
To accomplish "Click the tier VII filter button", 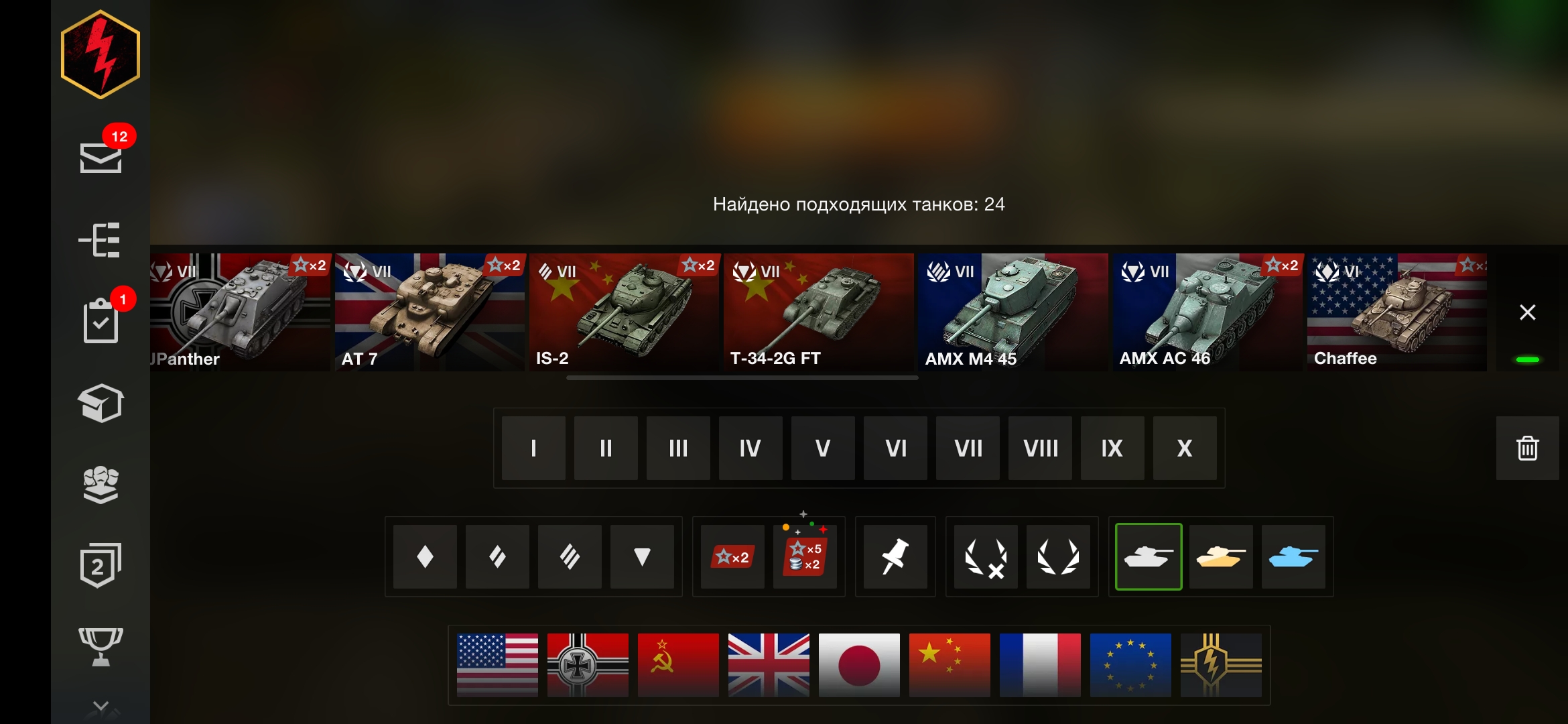I will [x=968, y=448].
